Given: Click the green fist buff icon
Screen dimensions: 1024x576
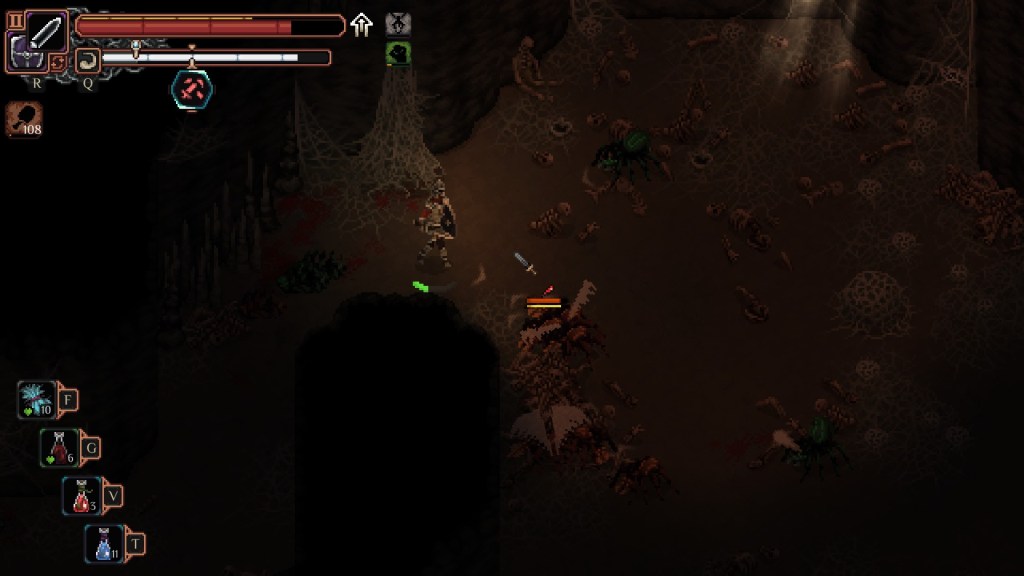Looking at the screenshot, I should coord(397,53).
